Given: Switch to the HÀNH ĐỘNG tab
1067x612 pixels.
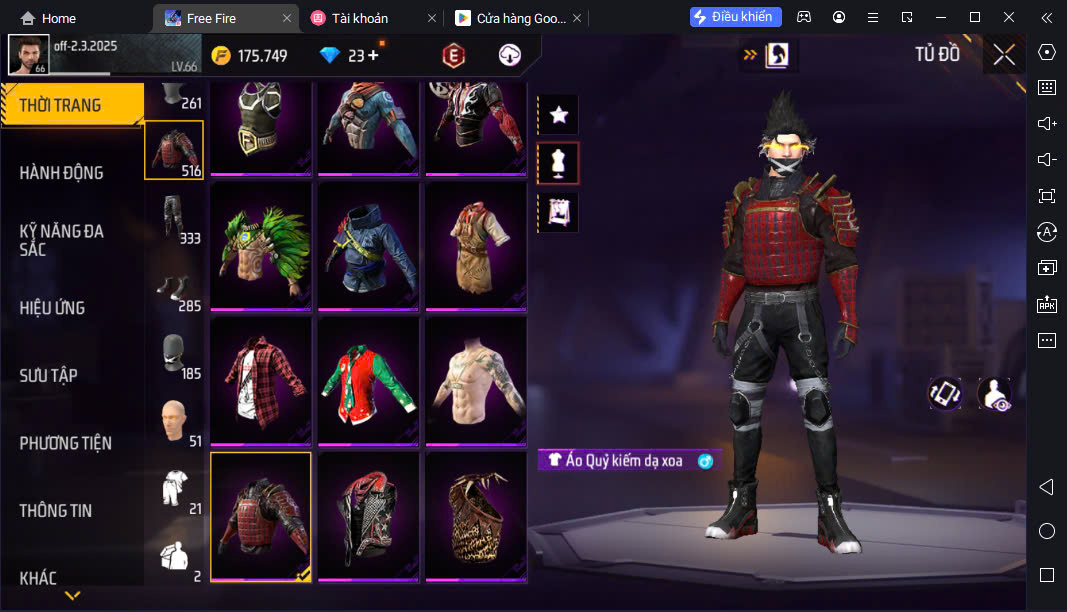Looking at the screenshot, I should (62, 173).
